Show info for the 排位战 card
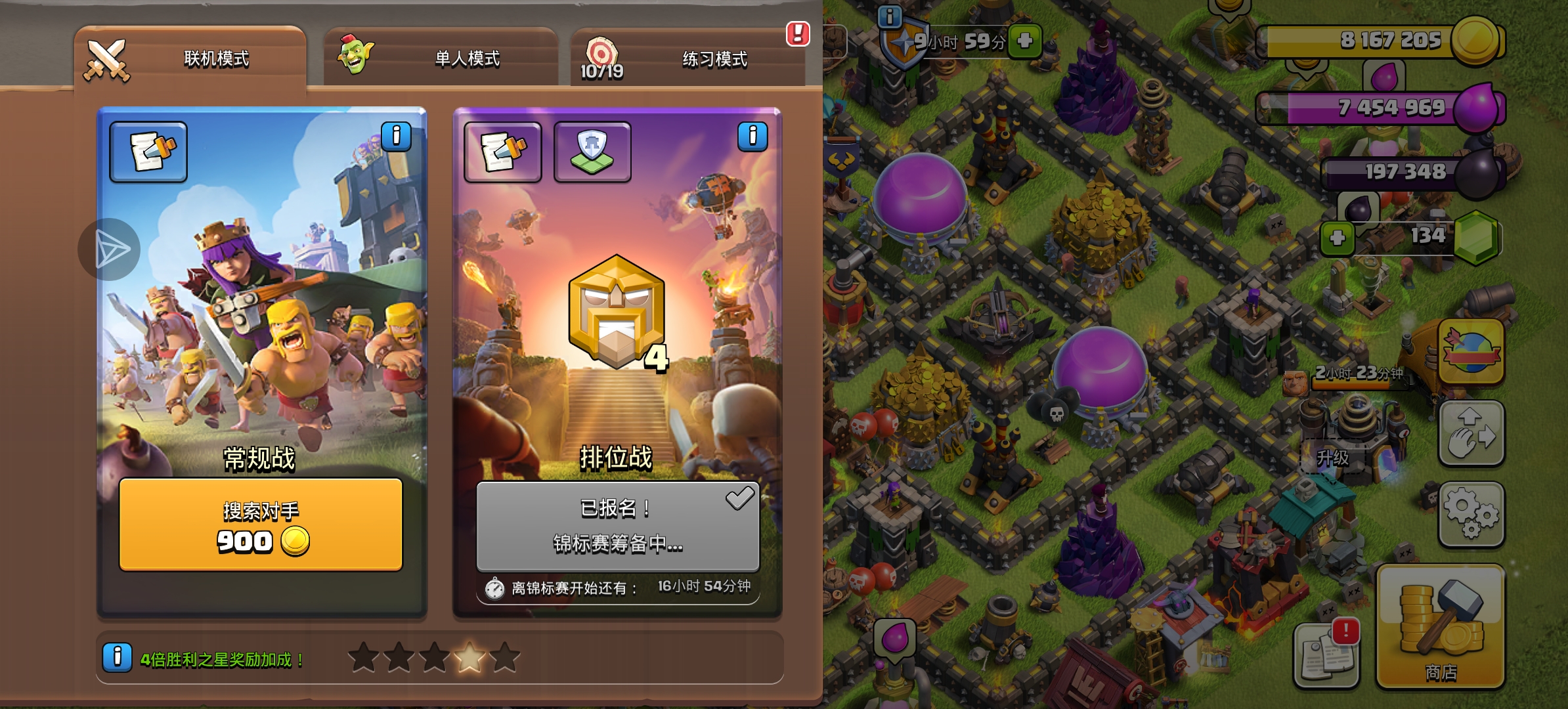The width and height of the screenshot is (1568, 709). tap(752, 137)
